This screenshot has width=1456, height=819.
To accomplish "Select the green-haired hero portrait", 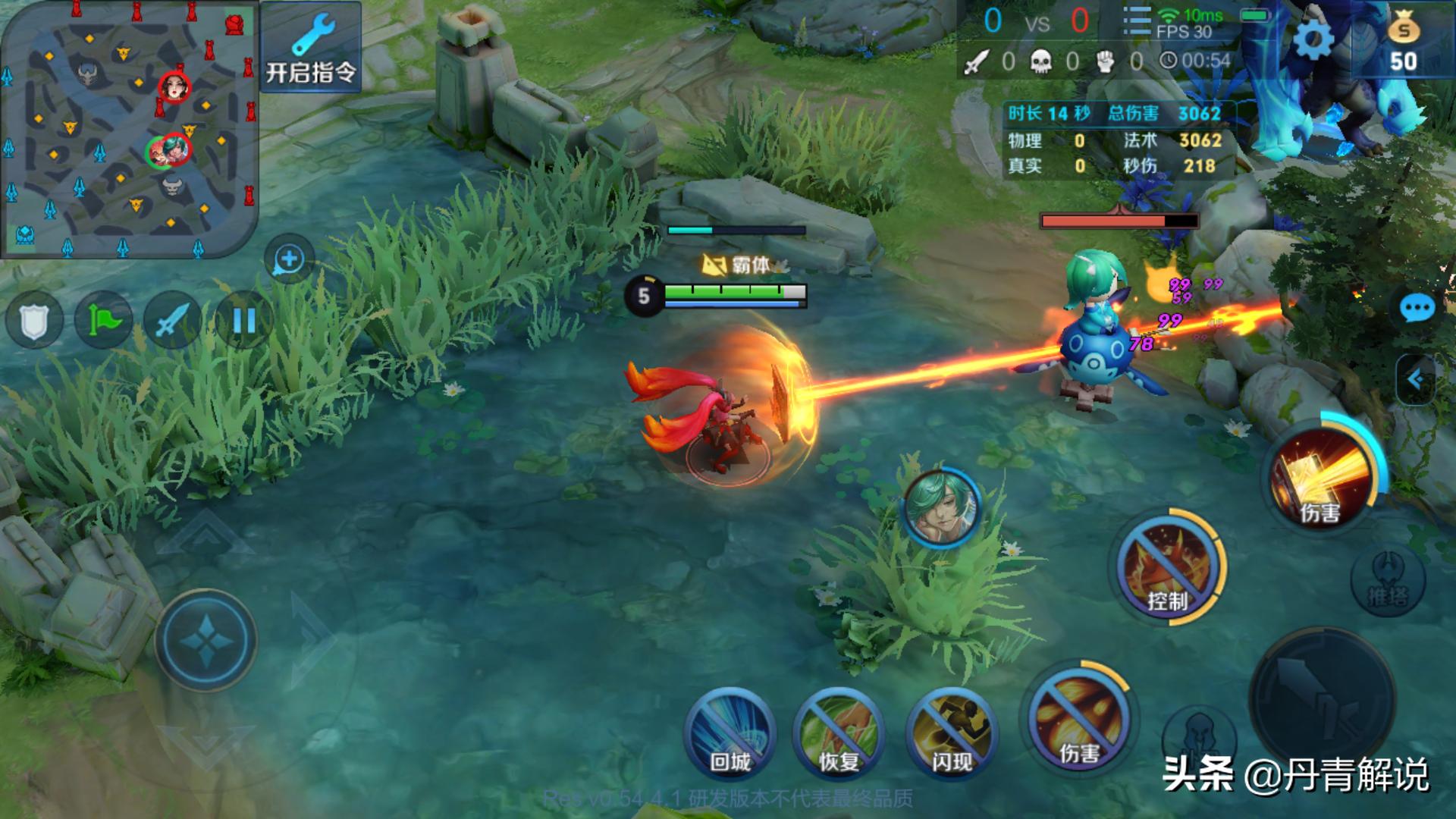I will click(x=943, y=508).
